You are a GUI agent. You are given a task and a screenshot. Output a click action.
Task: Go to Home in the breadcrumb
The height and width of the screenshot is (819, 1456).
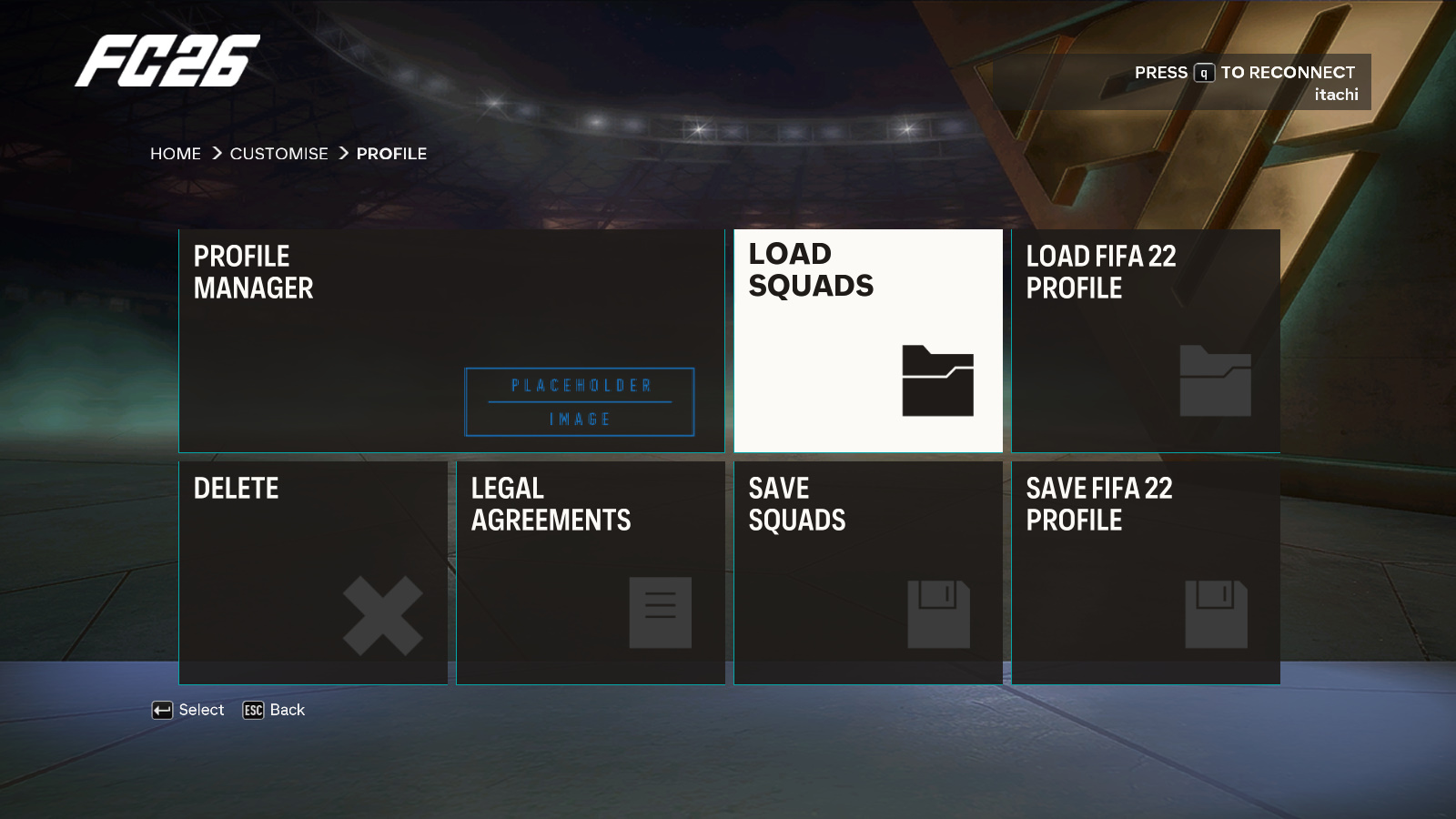pos(176,154)
